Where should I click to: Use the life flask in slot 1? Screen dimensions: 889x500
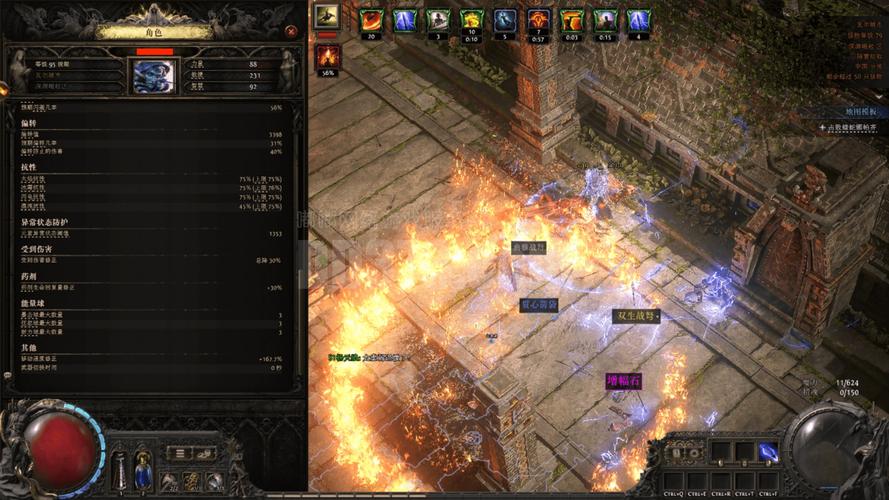[x=120, y=468]
